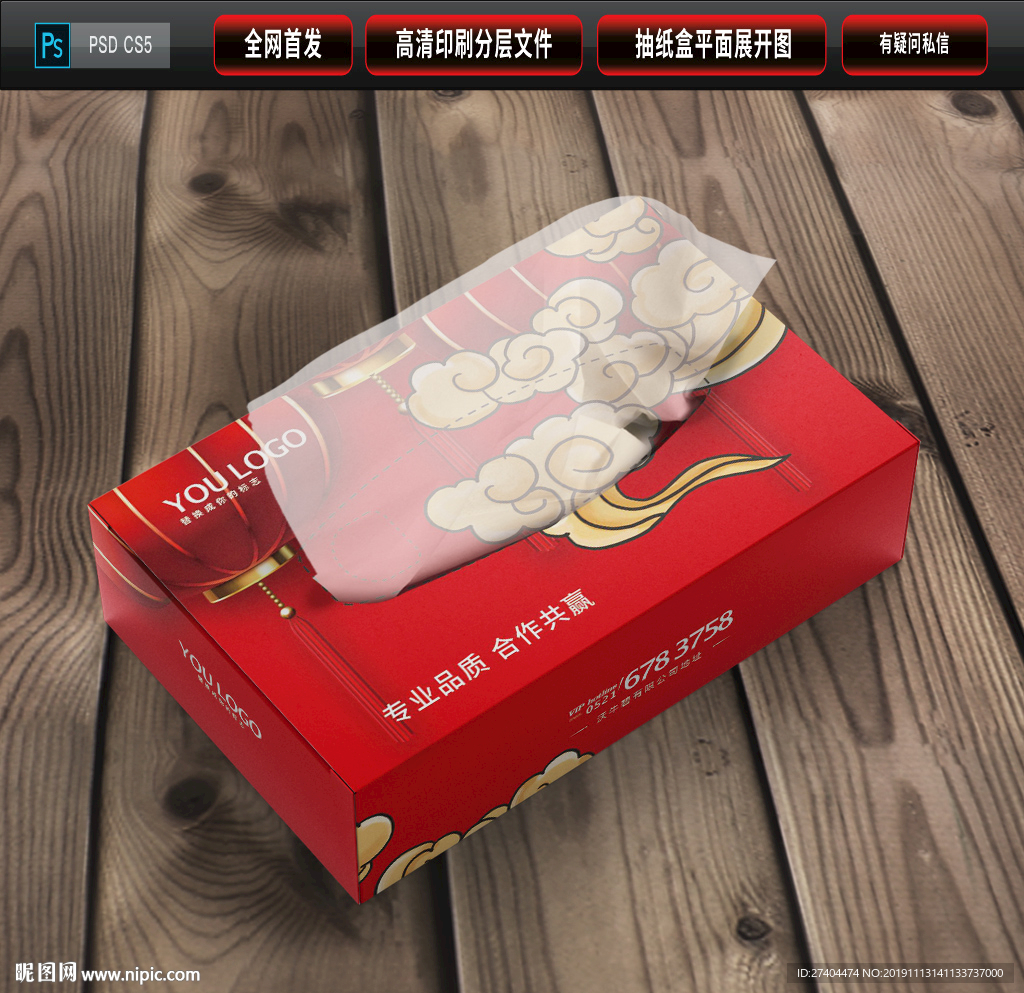
Task: Click the Photoshop Ps icon
Action: point(51,45)
